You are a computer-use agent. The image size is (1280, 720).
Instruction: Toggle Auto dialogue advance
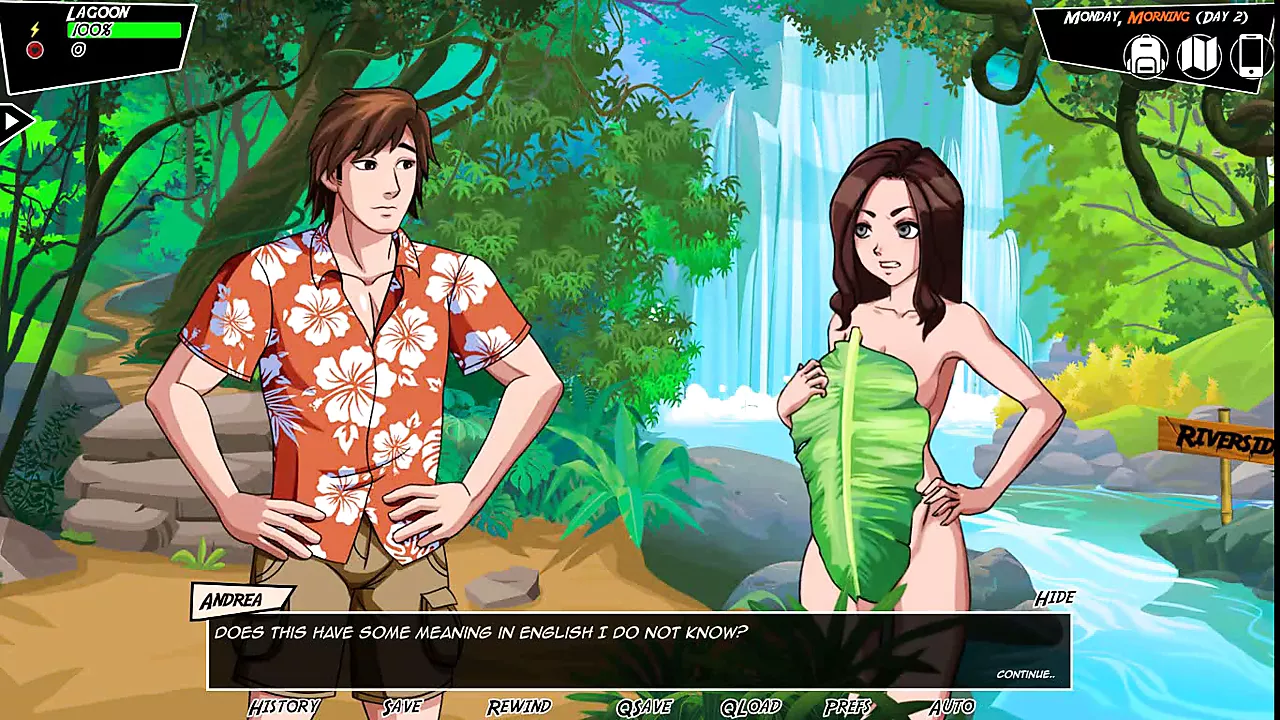point(951,707)
